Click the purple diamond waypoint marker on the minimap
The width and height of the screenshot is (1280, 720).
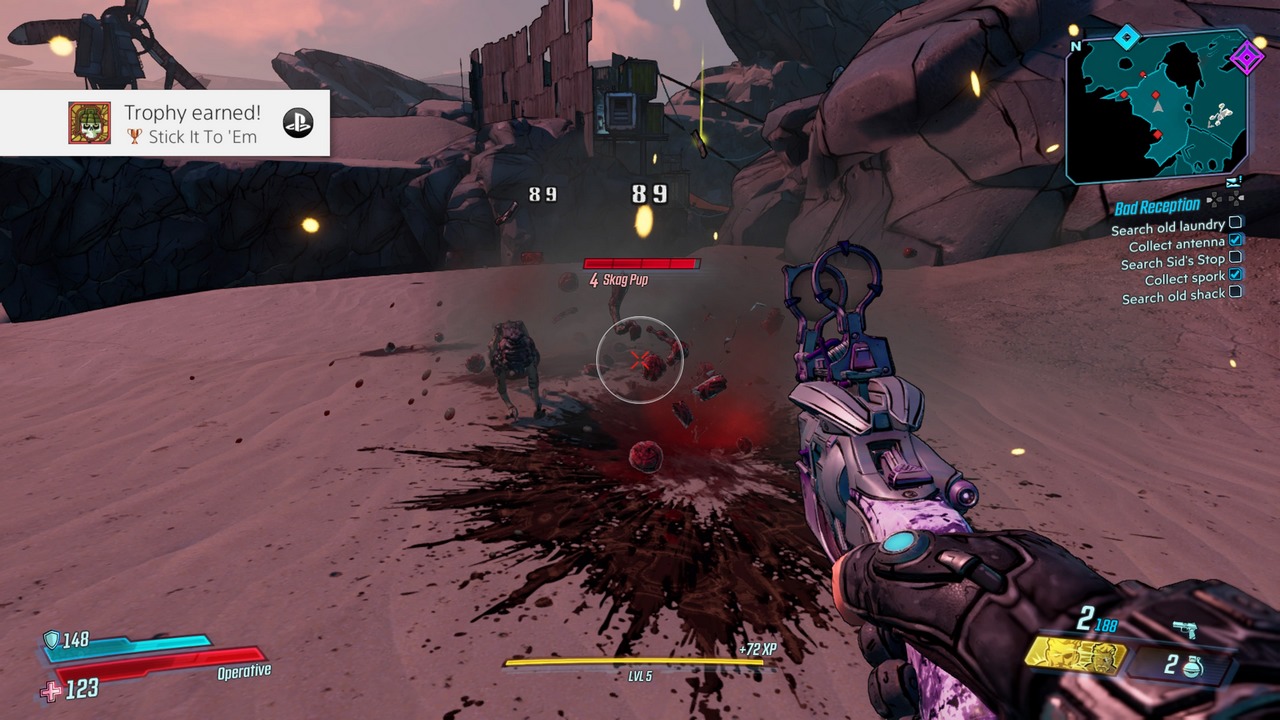[x=1246, y=57]
